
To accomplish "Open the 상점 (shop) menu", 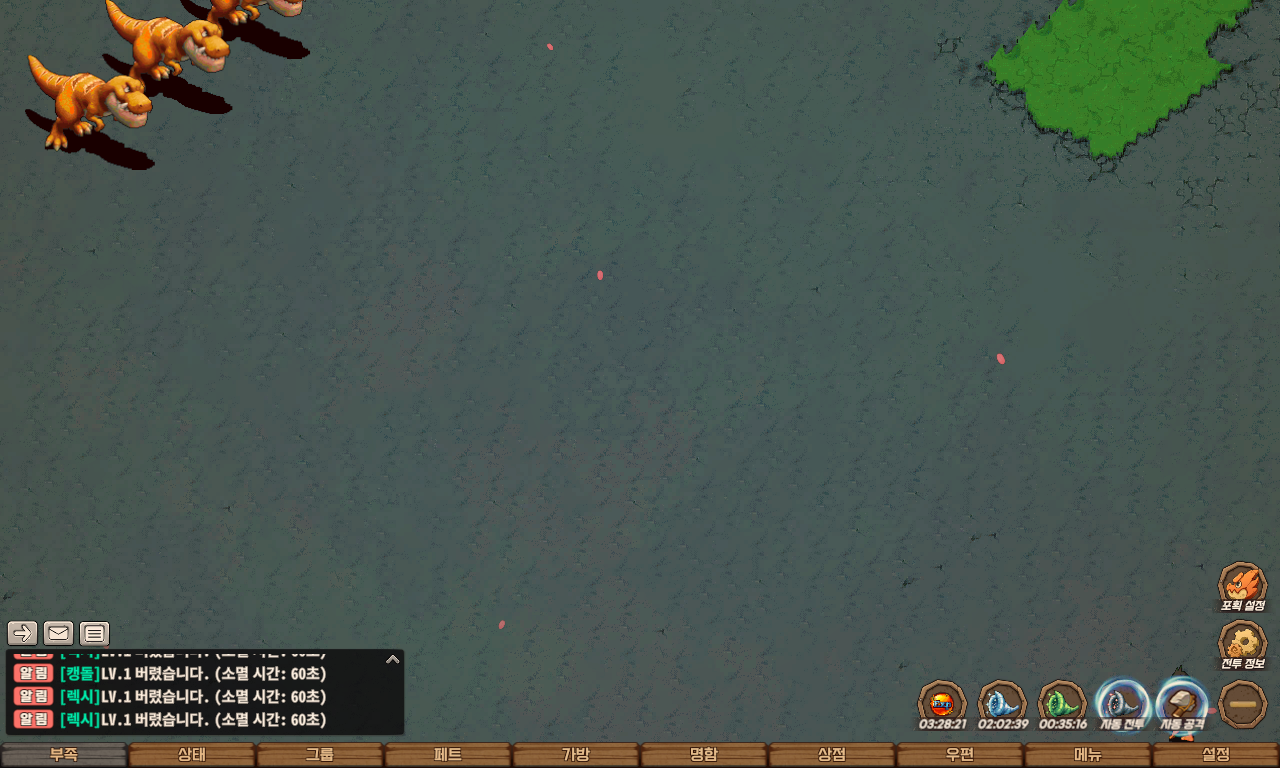I will (x=832, y=755).
